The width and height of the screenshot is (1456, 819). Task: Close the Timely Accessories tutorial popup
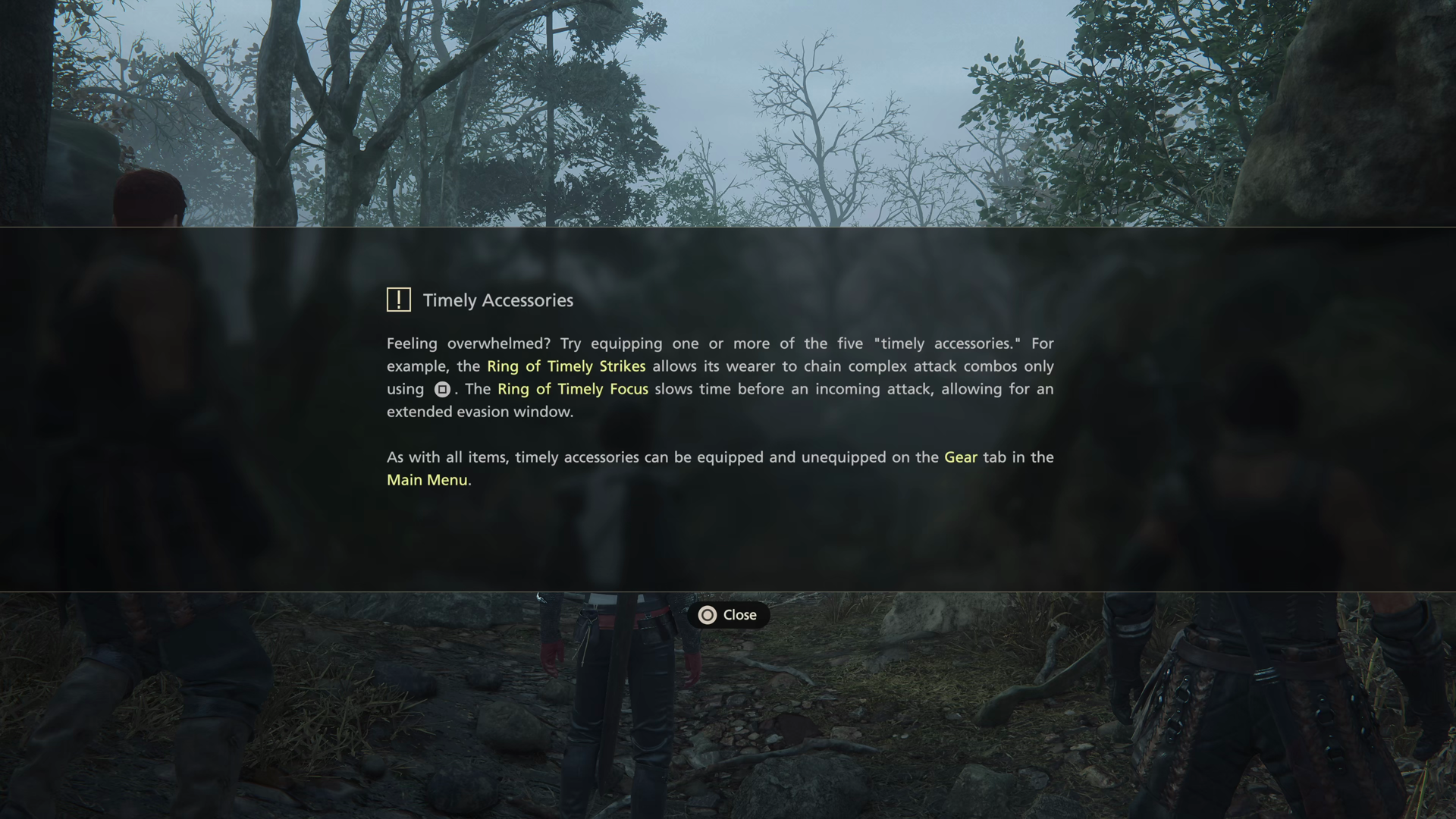728,615
